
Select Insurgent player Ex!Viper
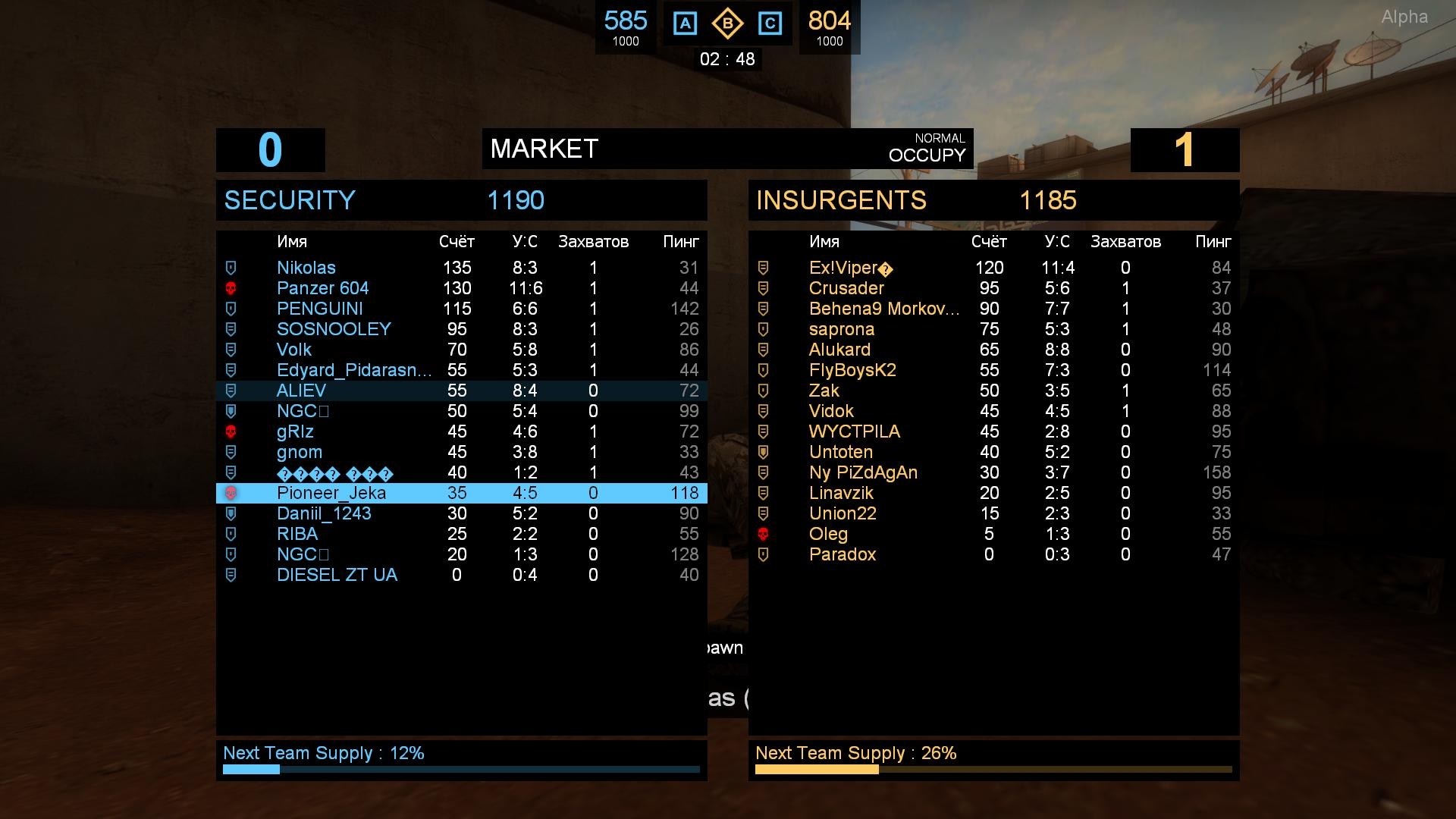tap(843, 268)
